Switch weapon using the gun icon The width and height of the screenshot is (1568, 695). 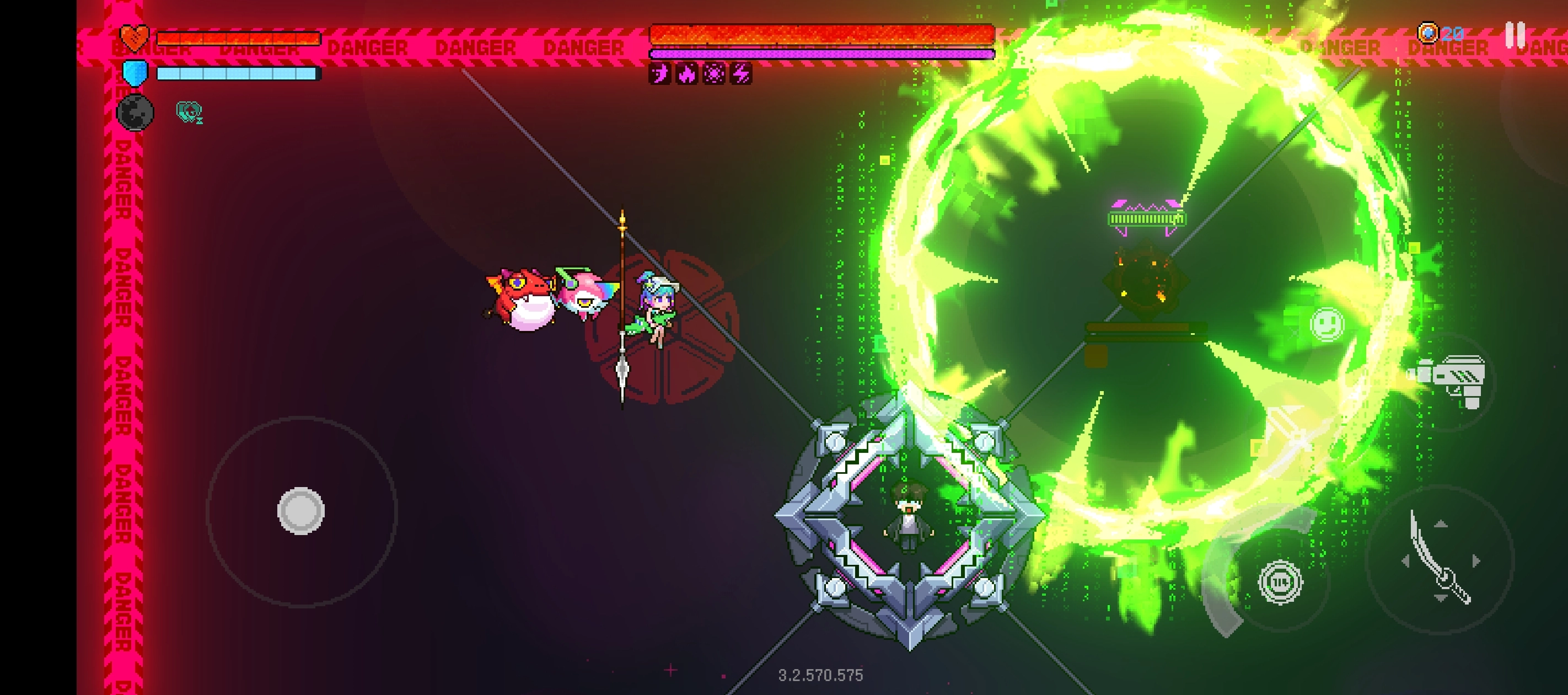[x=1452, y=381]
